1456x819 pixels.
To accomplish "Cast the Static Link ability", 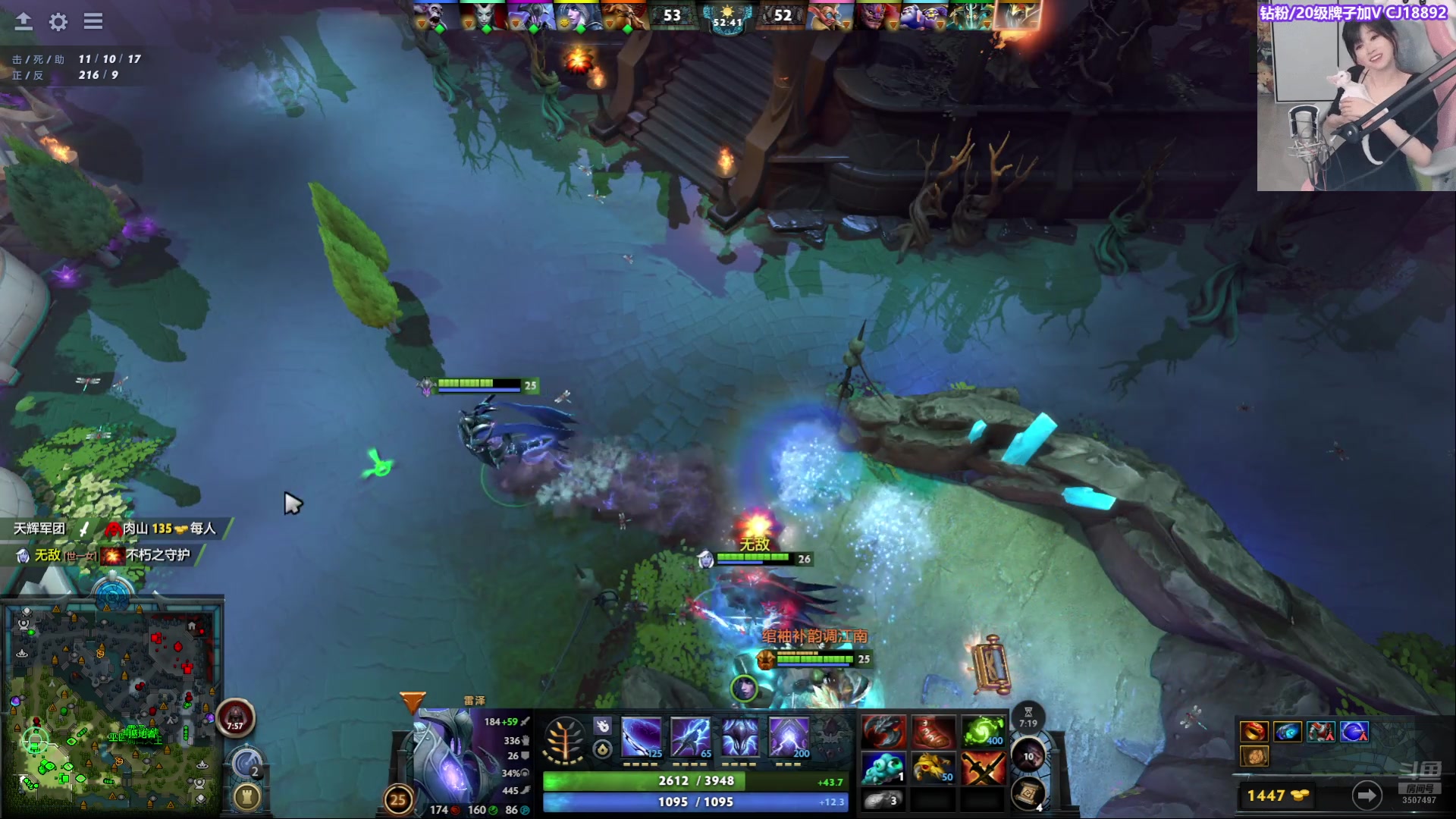I will pos(690,736).
